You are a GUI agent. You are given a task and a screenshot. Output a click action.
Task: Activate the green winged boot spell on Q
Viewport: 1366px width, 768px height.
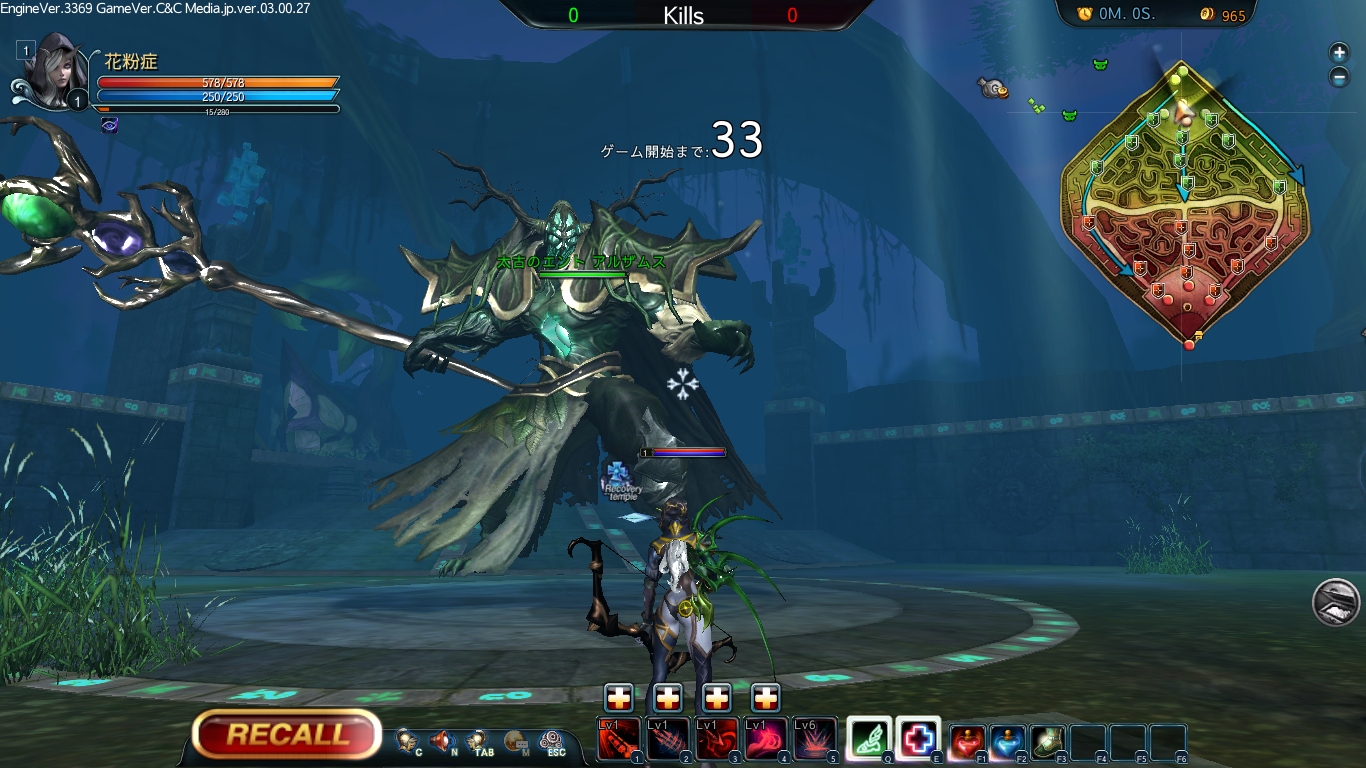[x=869, y=739]
